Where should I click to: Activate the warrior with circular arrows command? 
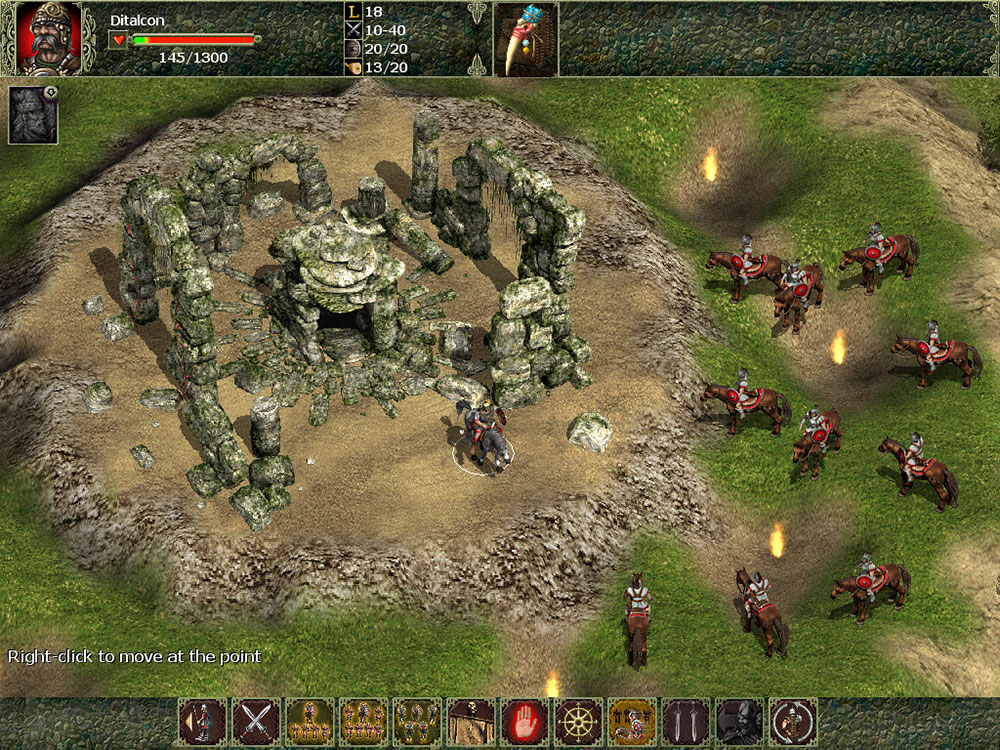click(793, 721)
